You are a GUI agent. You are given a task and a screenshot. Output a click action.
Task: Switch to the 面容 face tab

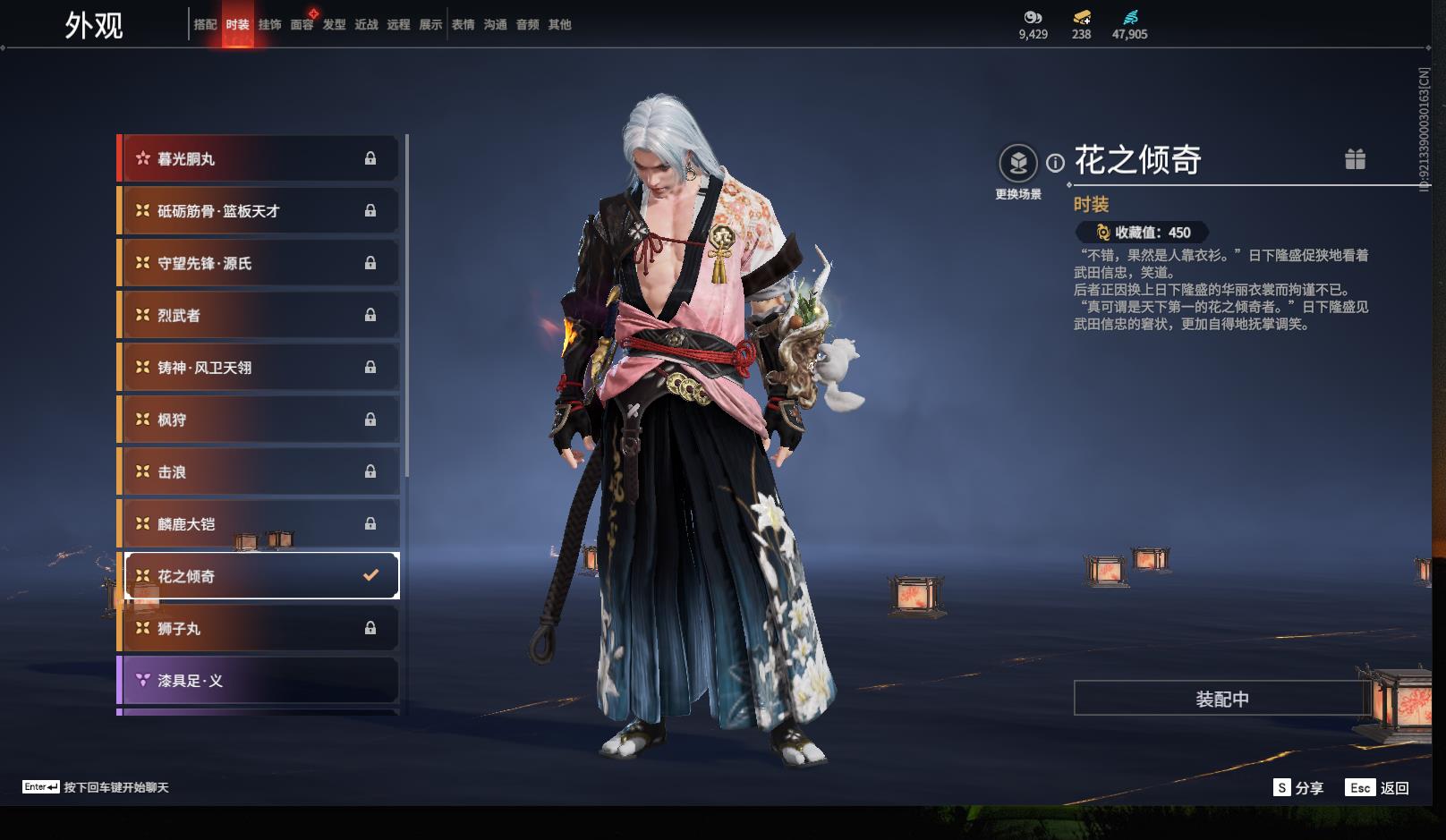tap(302, 25)
